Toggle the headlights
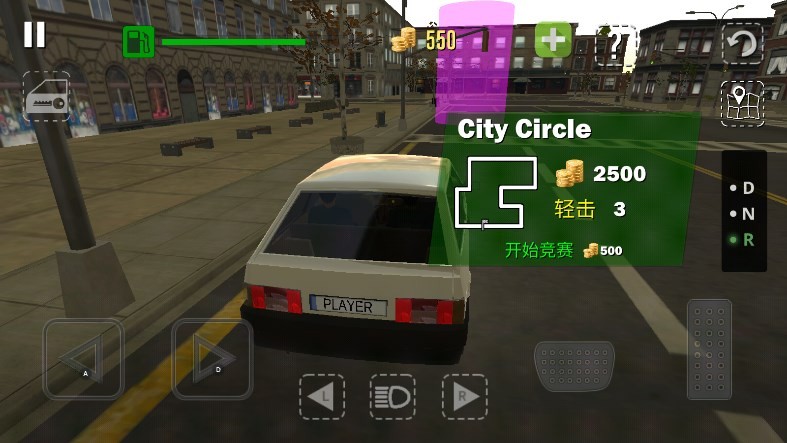 393,397
